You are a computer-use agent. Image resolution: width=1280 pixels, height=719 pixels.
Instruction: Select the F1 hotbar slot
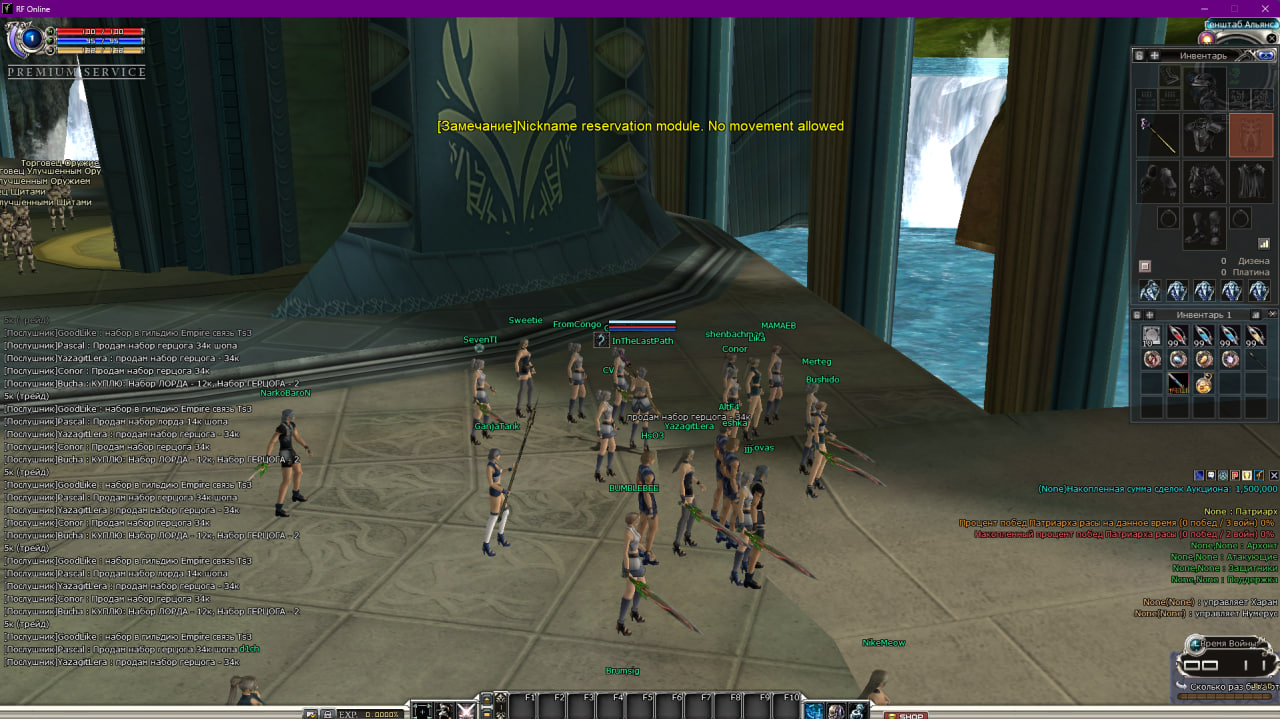click(x=523, y=705)
